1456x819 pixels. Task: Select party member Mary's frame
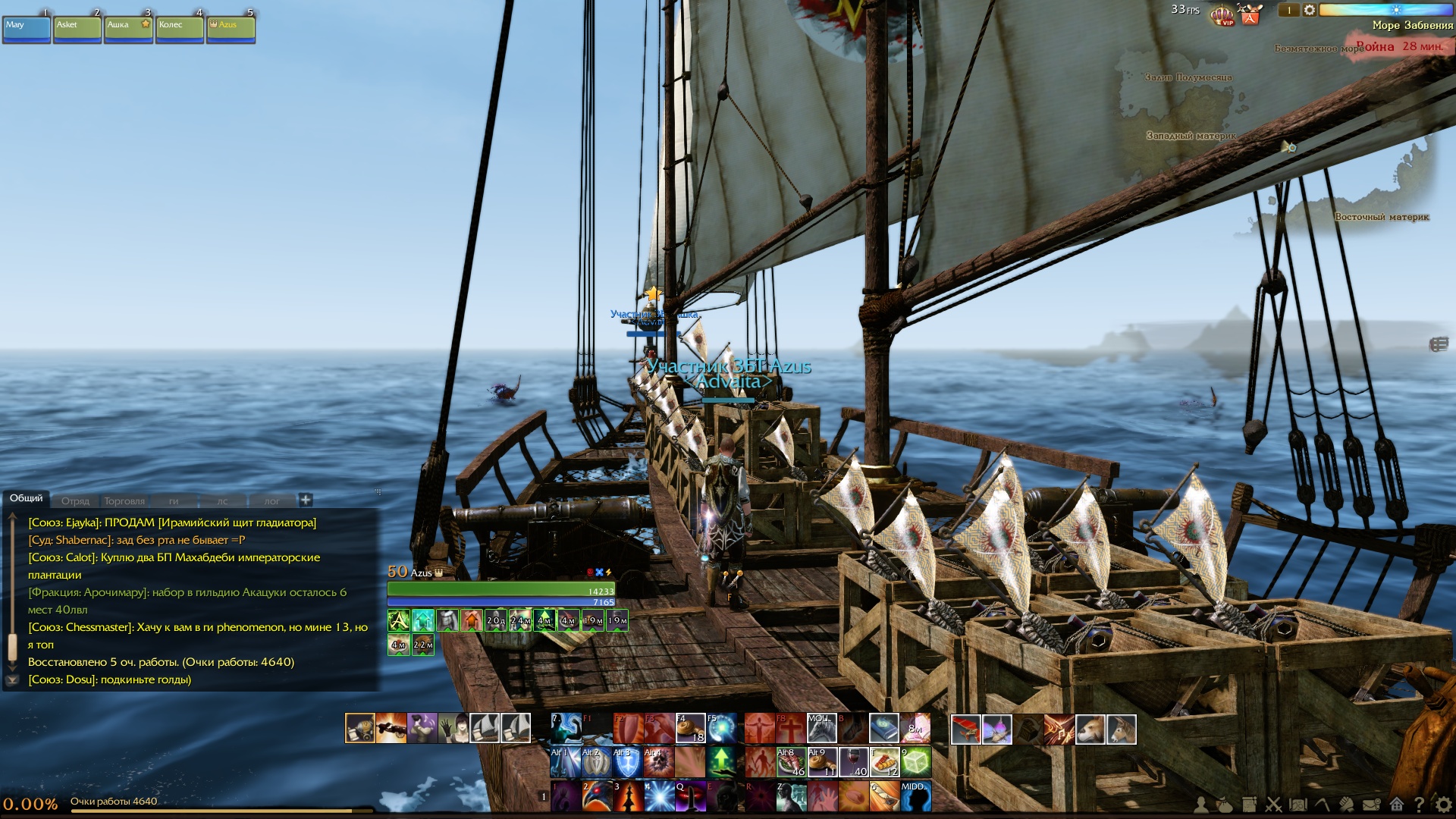(x=27, y=30)
